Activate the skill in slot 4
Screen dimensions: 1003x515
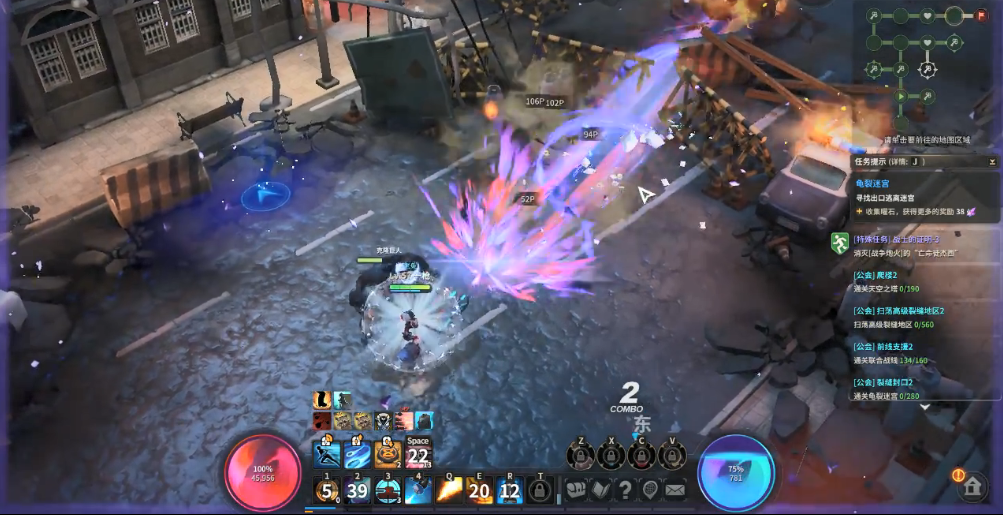(x=418, y=489)
